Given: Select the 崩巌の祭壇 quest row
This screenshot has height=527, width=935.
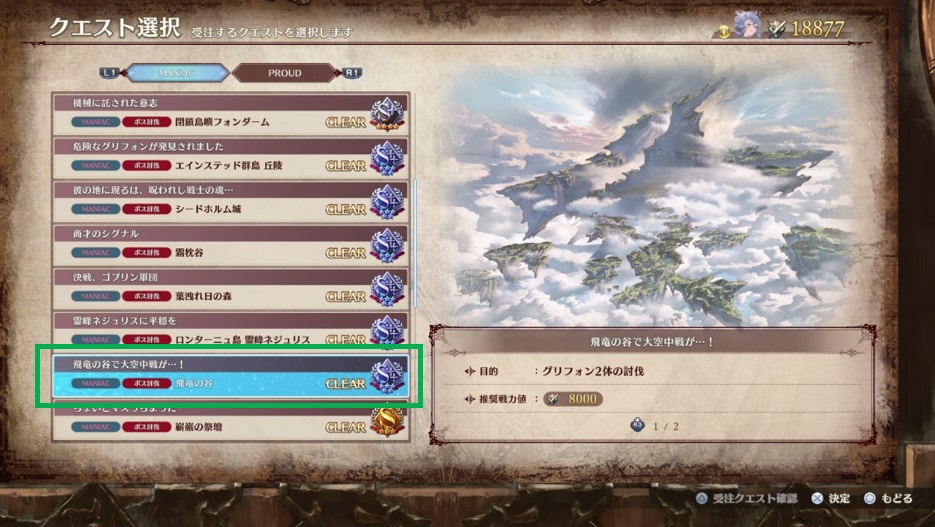Looking at the screenshot, I should point(230,421).
